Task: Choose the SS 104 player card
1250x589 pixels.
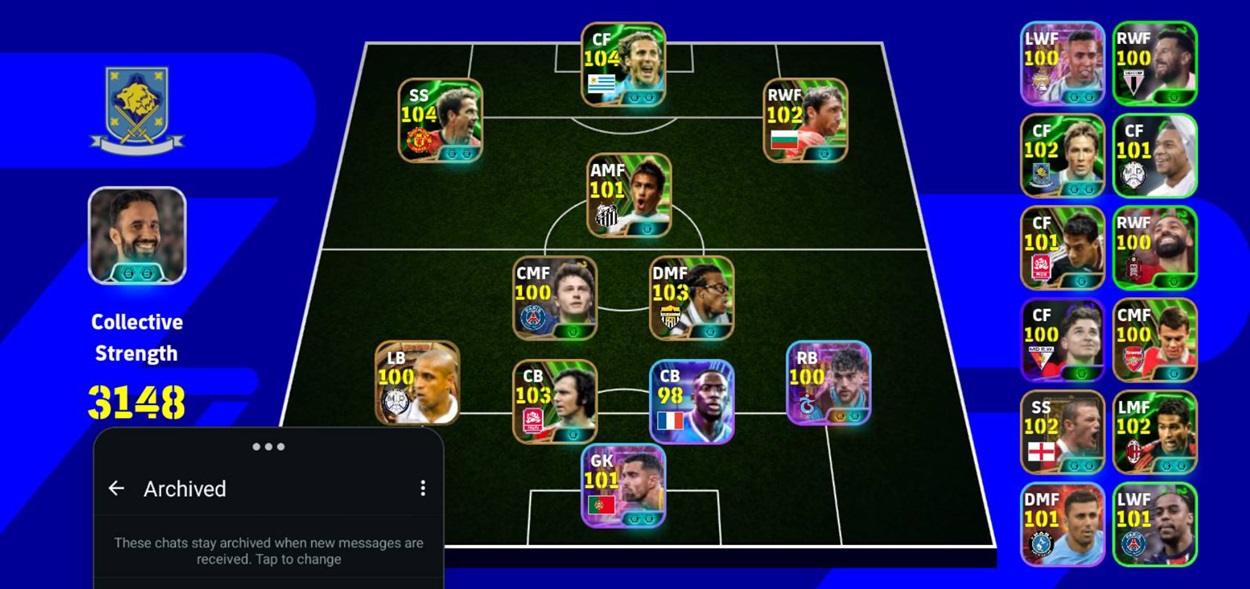Action: [440, 120]
